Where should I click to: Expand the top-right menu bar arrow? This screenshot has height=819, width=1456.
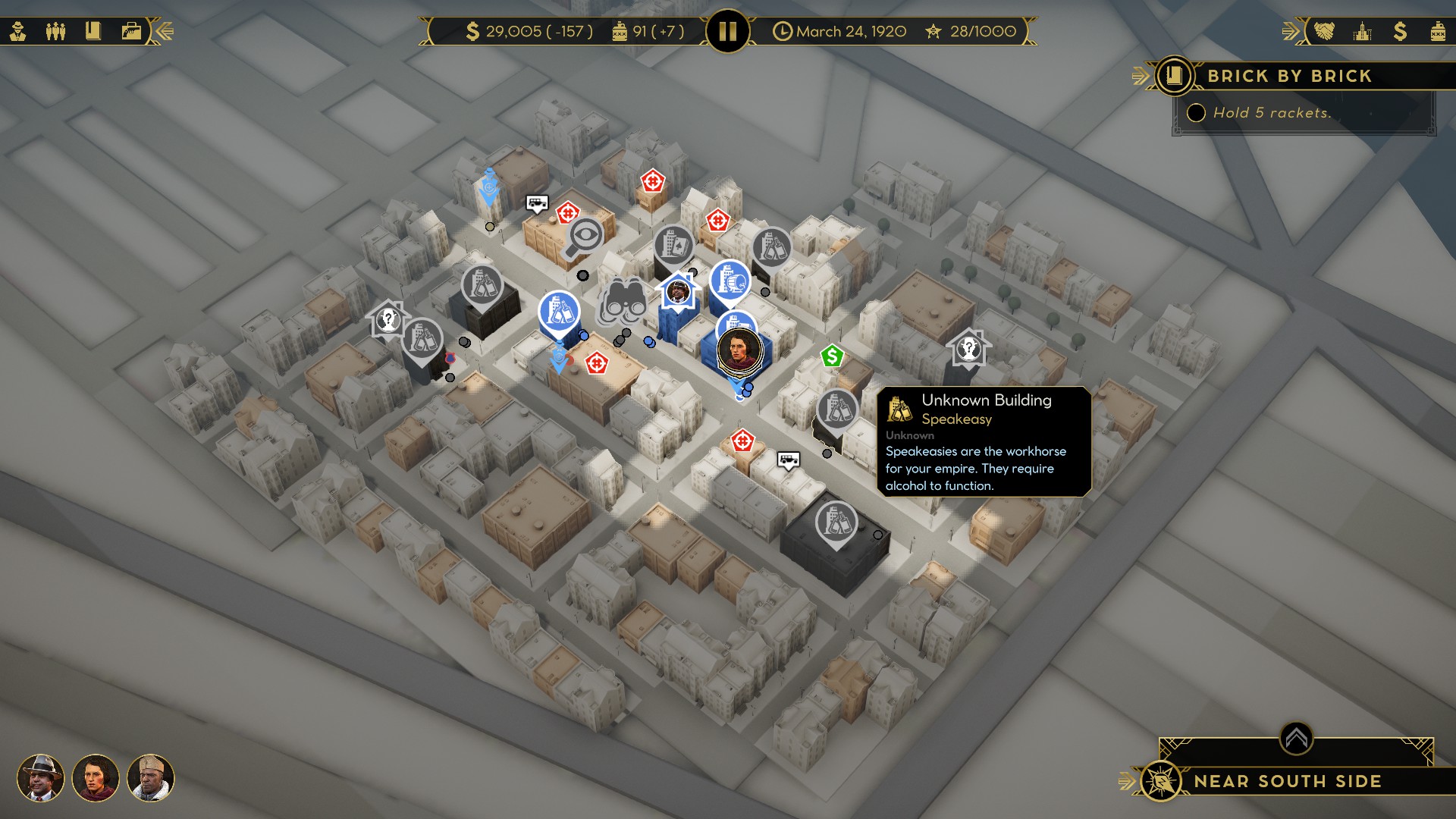pos(1290,31)
